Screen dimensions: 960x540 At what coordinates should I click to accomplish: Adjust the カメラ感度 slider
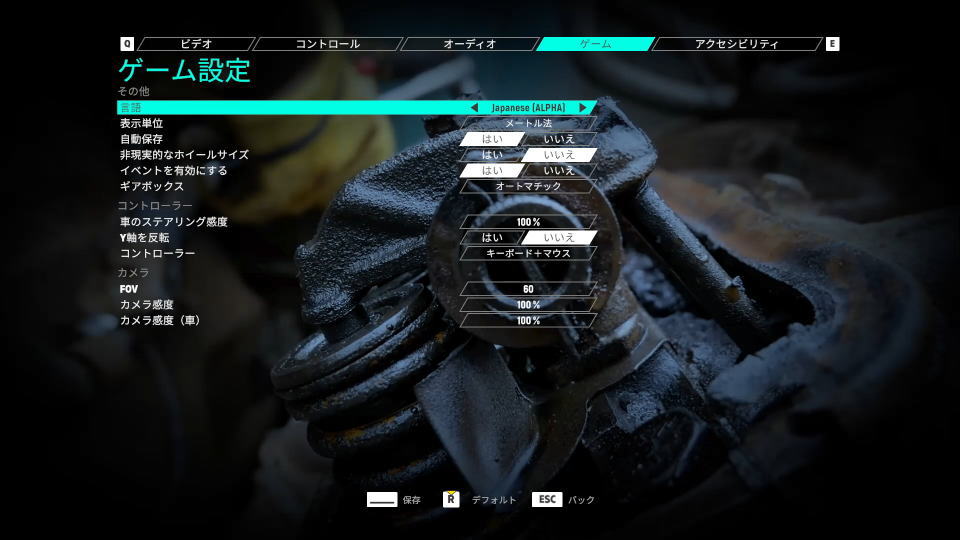[x=528, y=305]
